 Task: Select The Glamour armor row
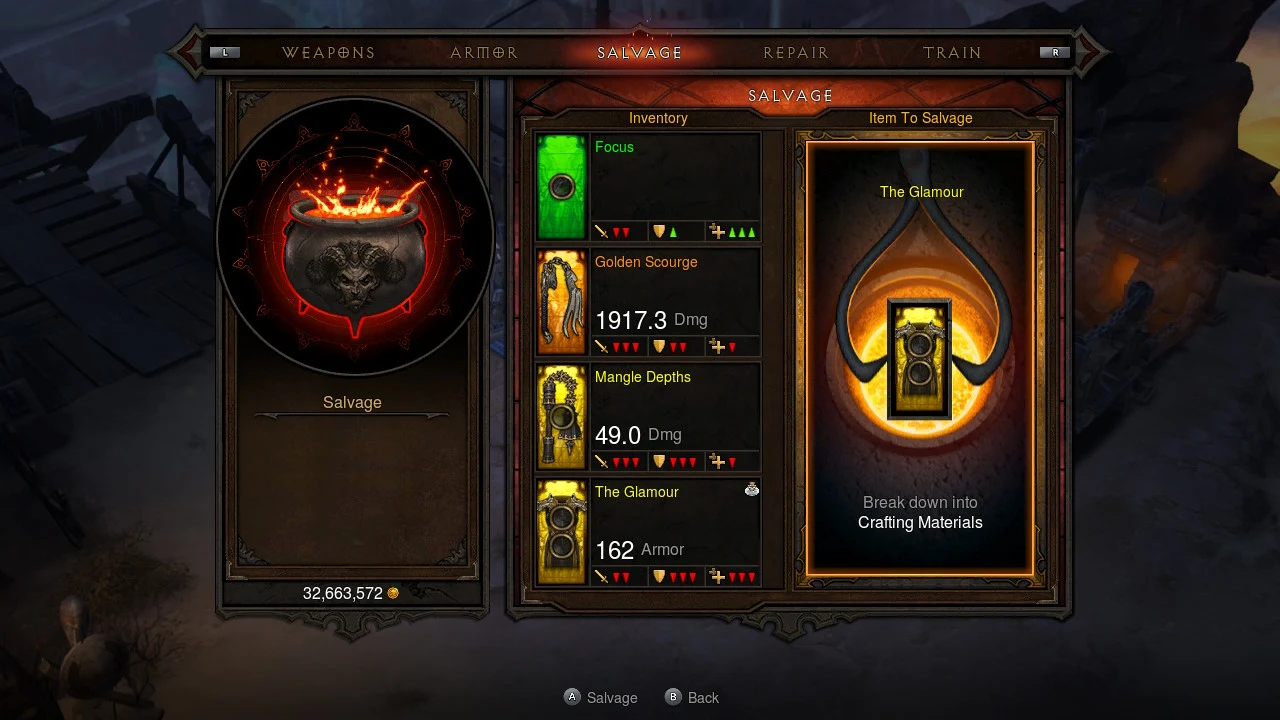(x=648, y=532)
